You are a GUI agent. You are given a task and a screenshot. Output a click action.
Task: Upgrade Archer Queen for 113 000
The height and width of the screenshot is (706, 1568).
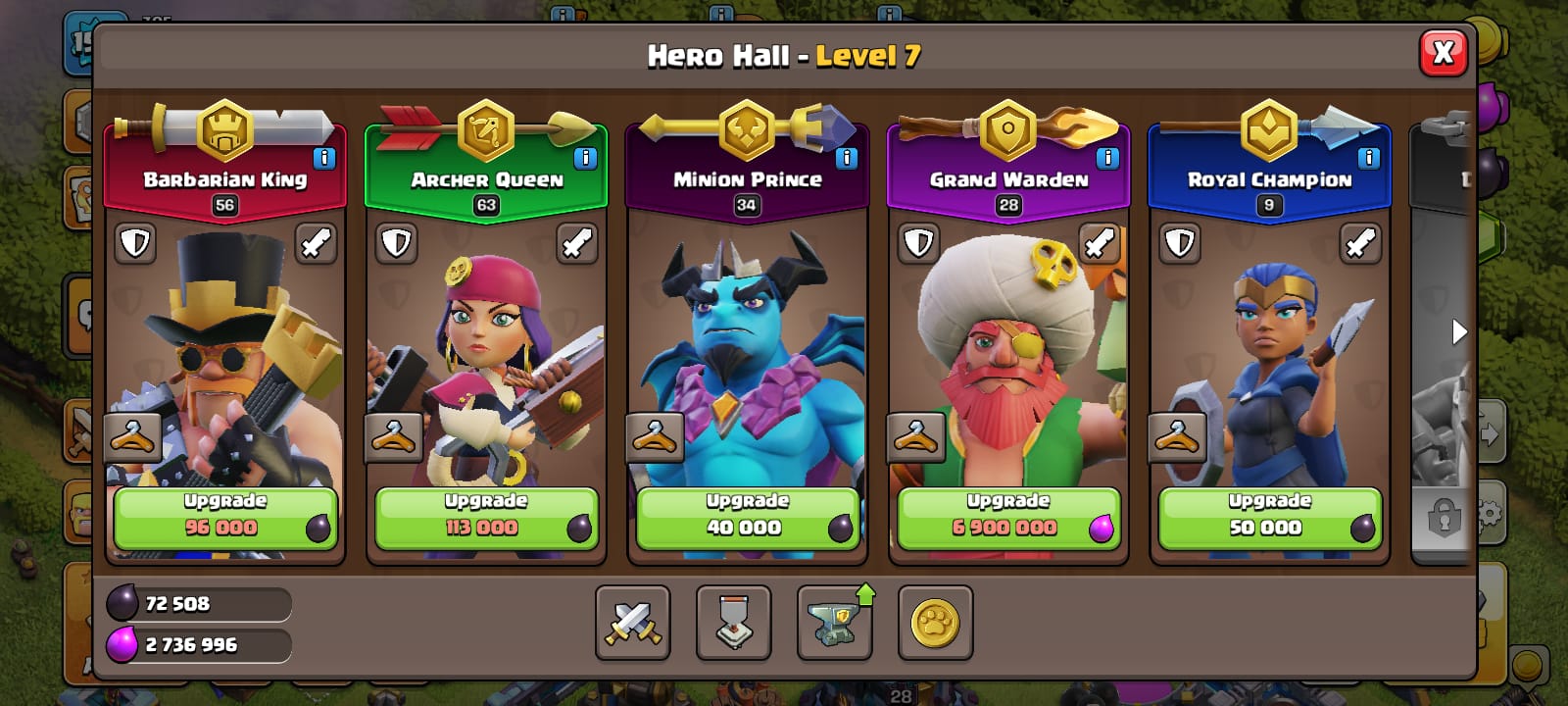point(486,518)
